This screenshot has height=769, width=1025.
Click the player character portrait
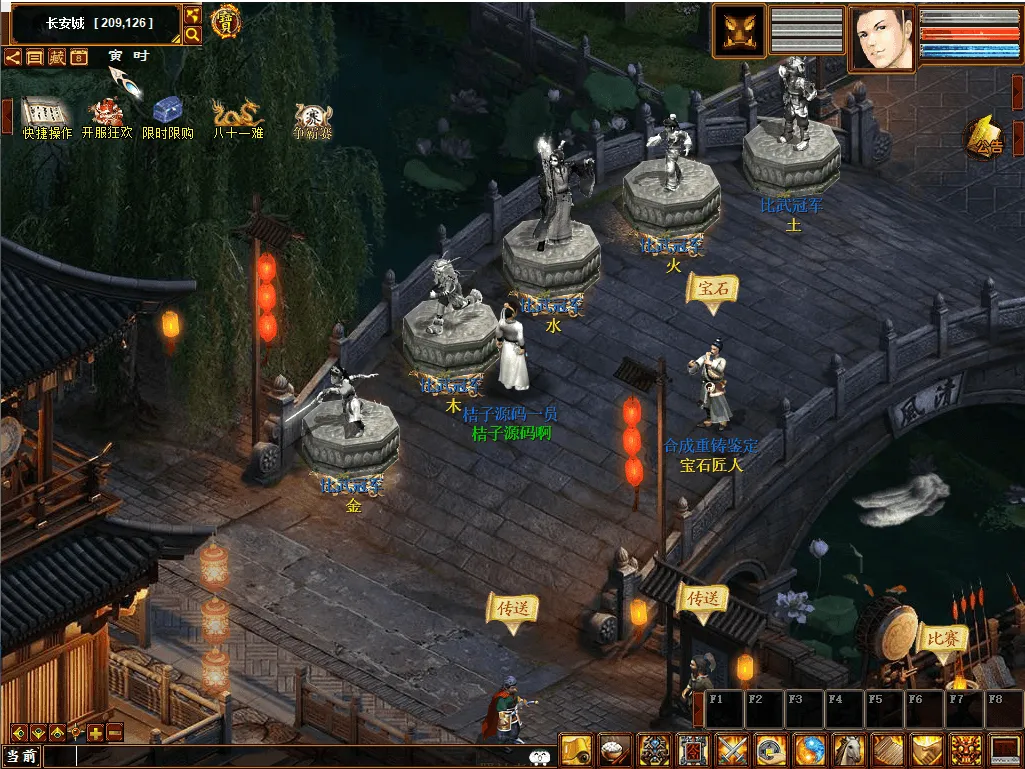[882, 38]
